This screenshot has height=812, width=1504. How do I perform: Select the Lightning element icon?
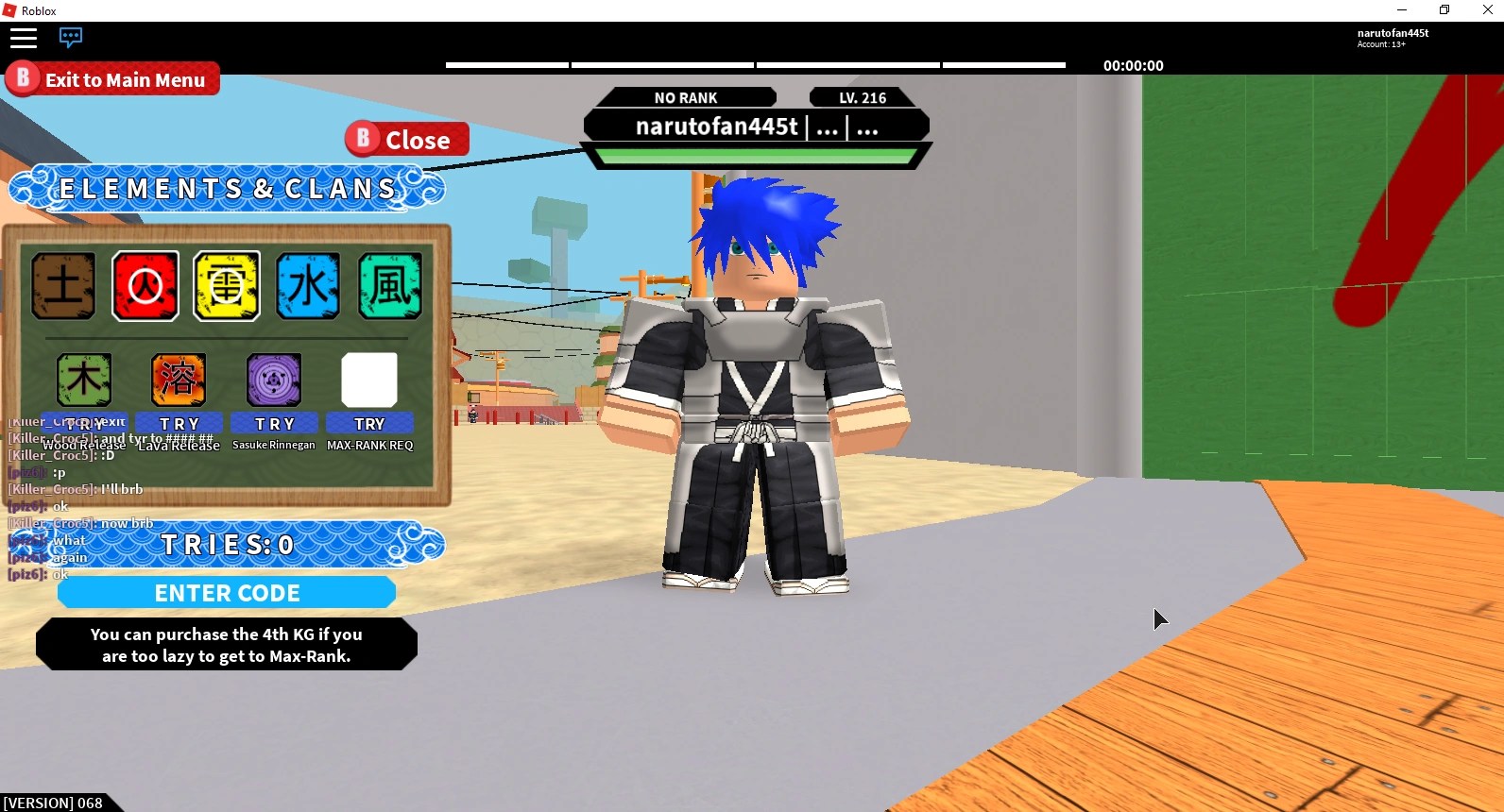(226, 285)
